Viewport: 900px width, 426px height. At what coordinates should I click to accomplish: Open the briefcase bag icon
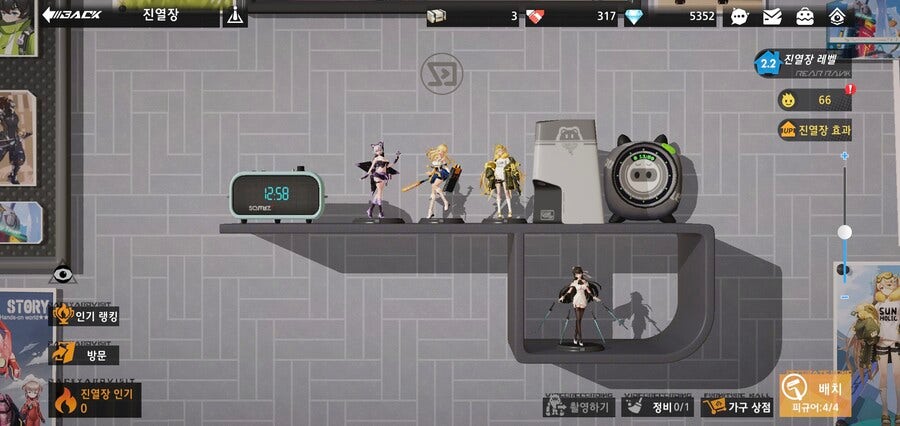pyautogui.click(x=804, y=16)
